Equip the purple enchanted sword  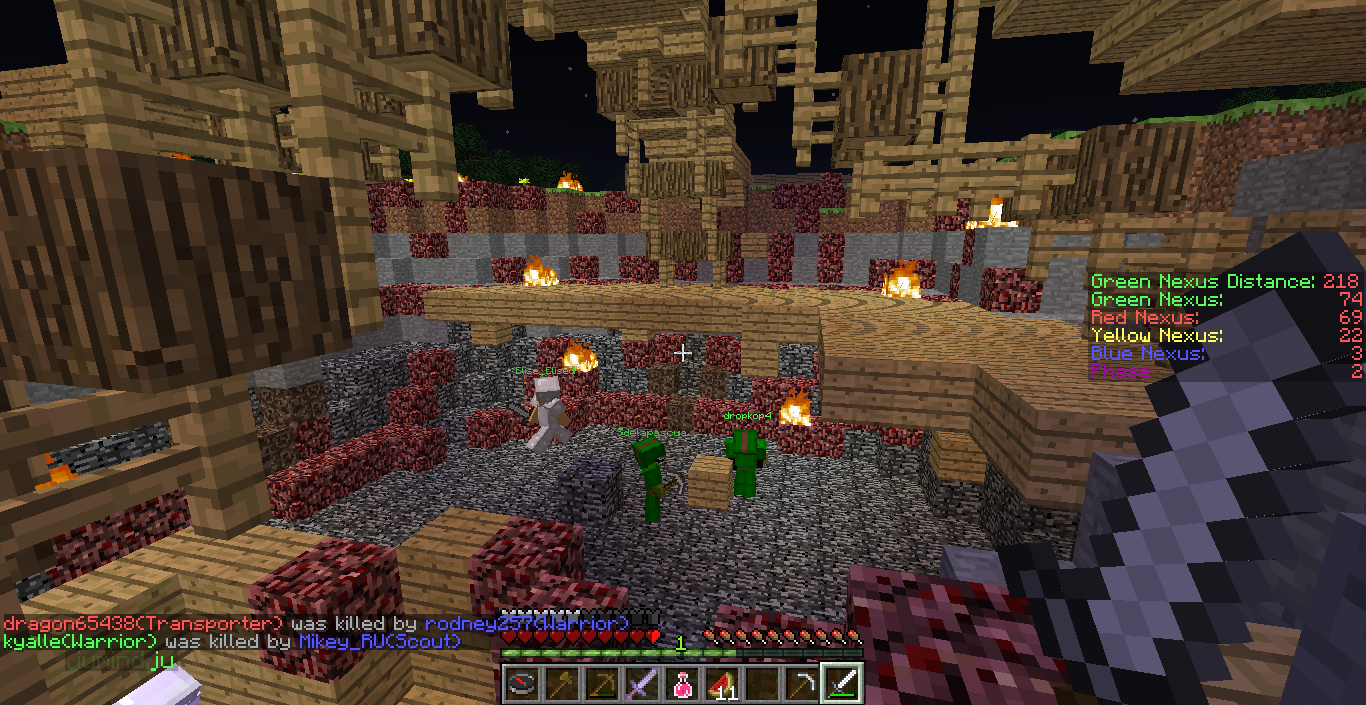(x=642, y=683)
